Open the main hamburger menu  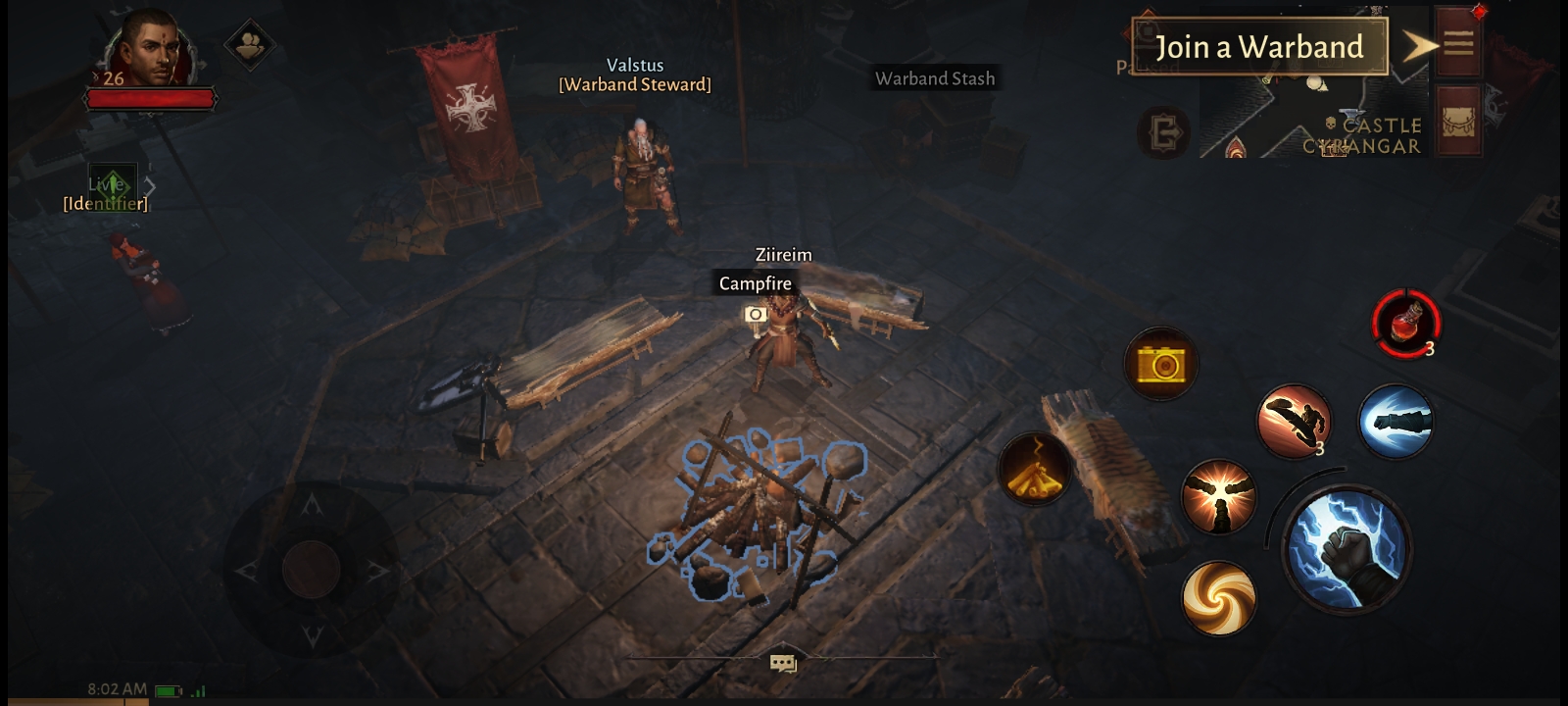pyautogui.click(x=1458, y=43)
